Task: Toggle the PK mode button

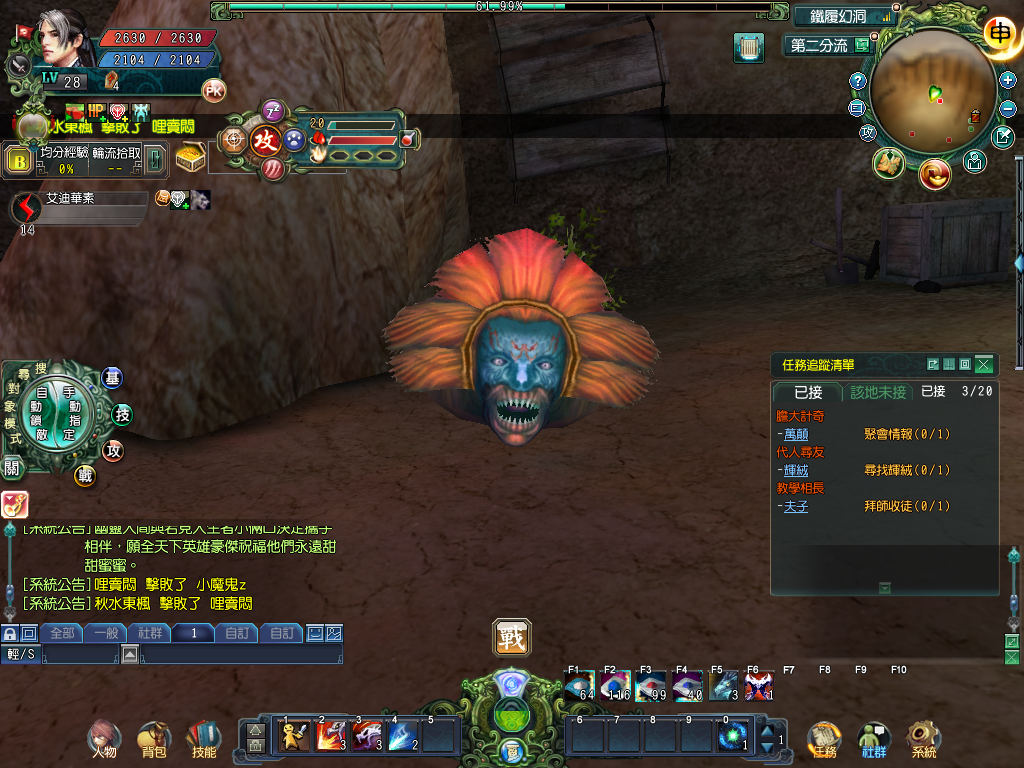Action: (x=214, y=90)
